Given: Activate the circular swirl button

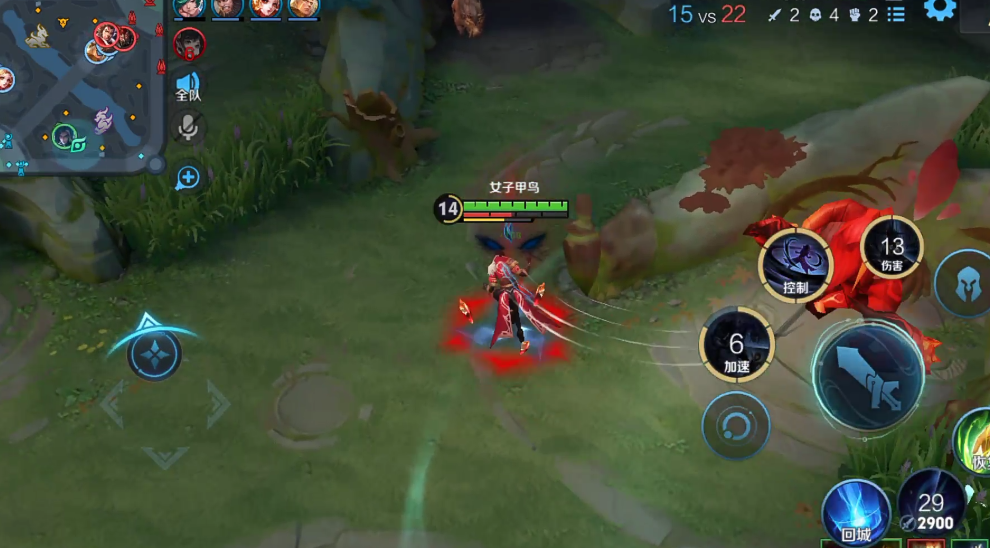Looking at the screenshot, I should point(736,426).
